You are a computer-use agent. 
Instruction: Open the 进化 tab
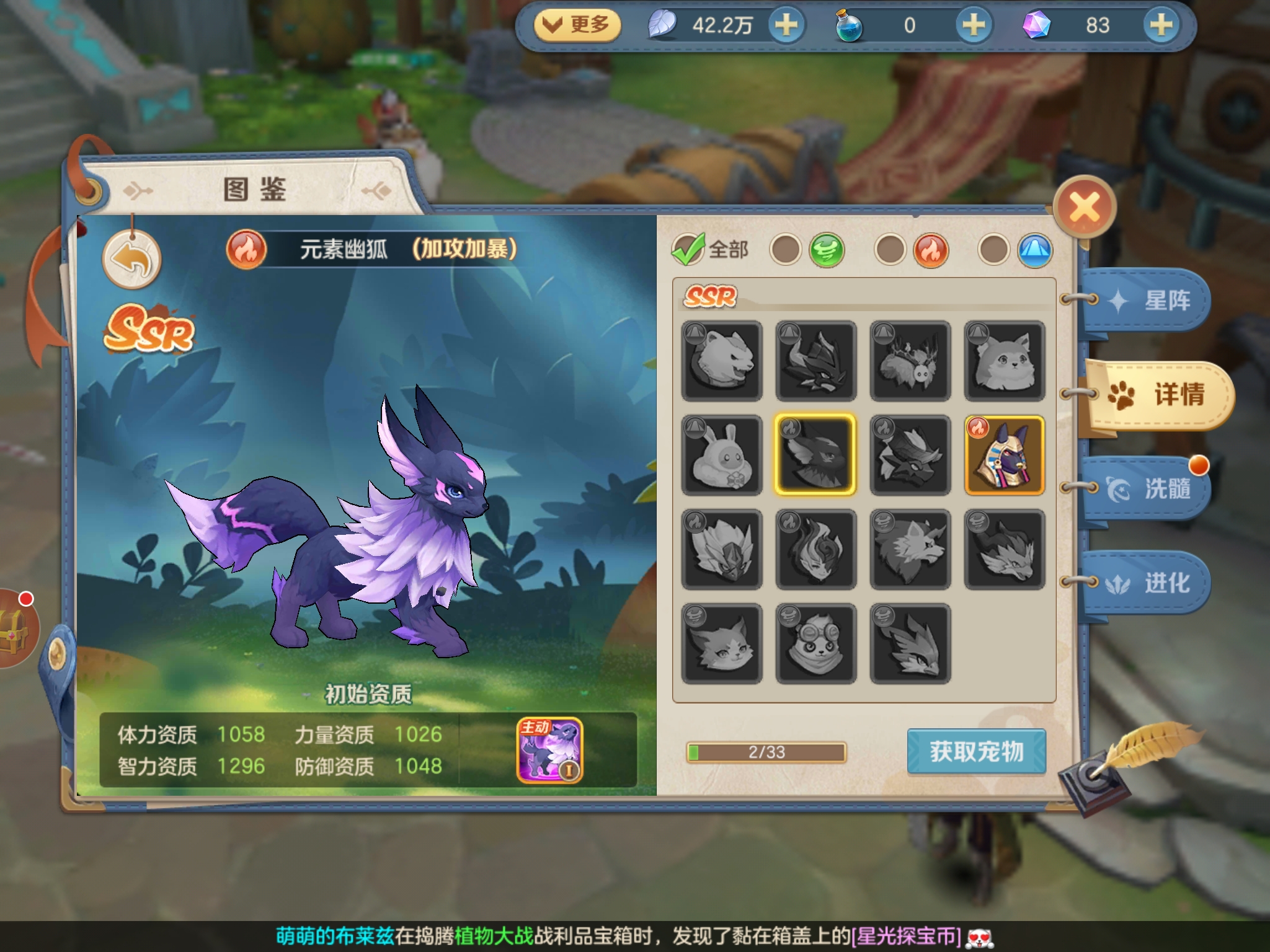pos(1147,583)
